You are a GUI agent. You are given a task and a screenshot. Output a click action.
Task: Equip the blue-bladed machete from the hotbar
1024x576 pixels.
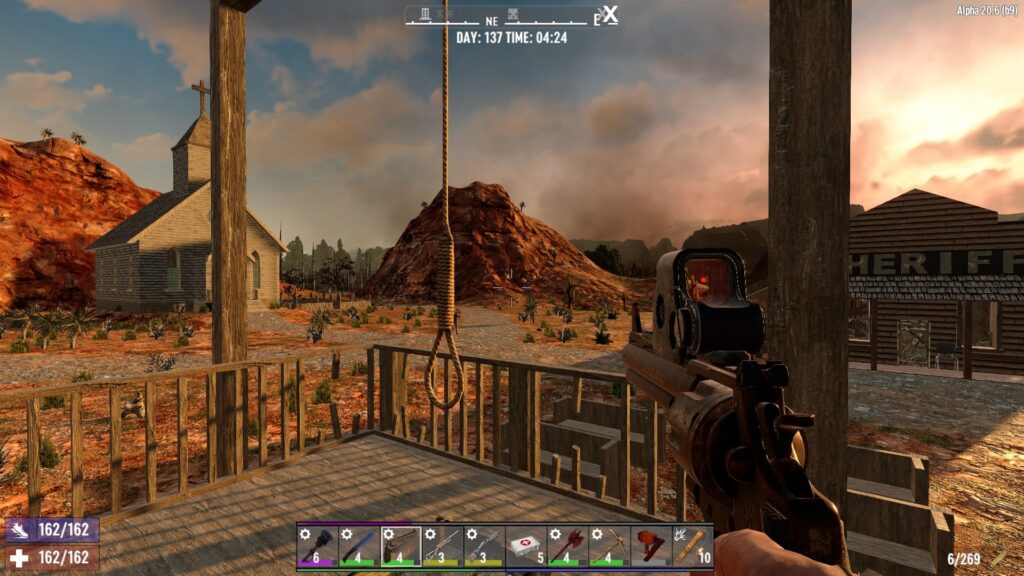pyautogui.click(x=359, y=547)
